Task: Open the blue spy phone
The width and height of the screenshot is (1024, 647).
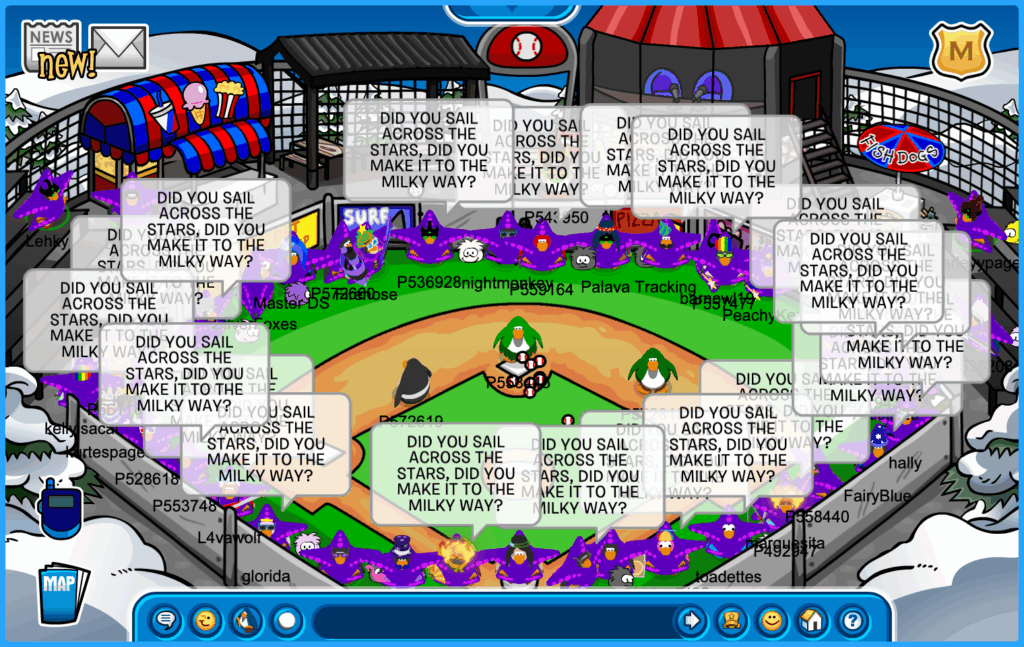Action: [59, 507]
